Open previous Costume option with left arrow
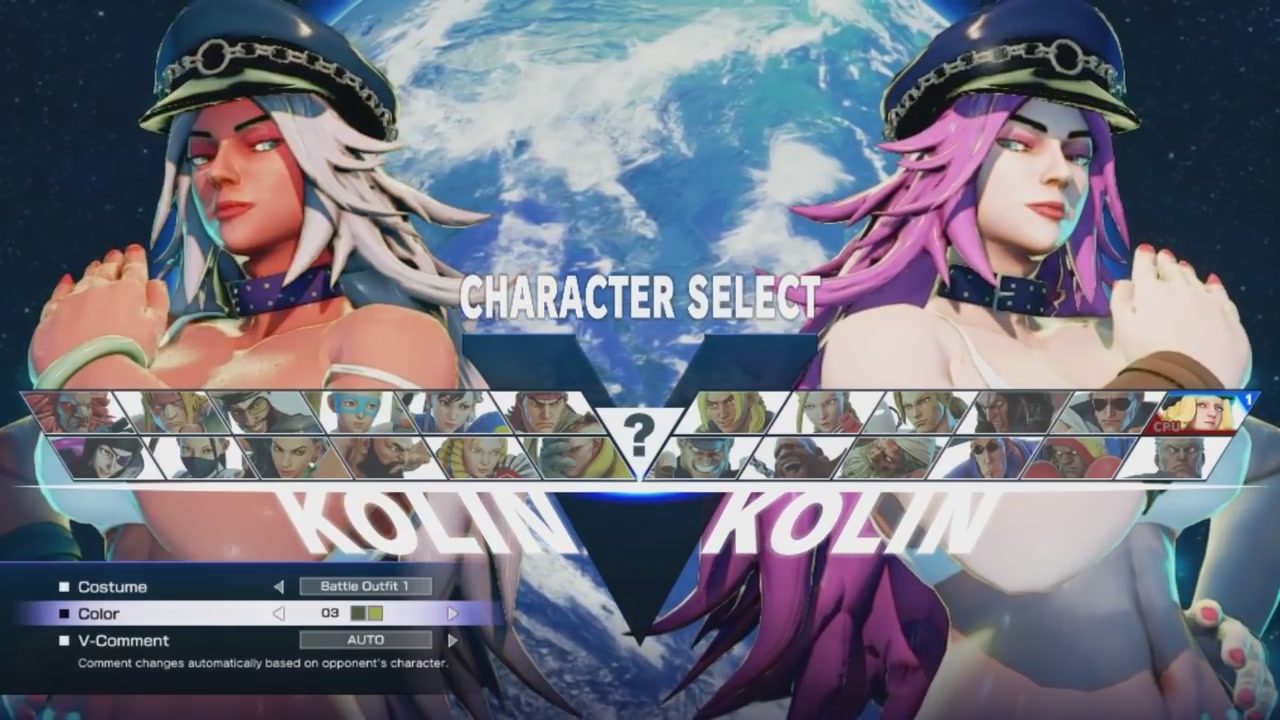 tap(281, 588)
